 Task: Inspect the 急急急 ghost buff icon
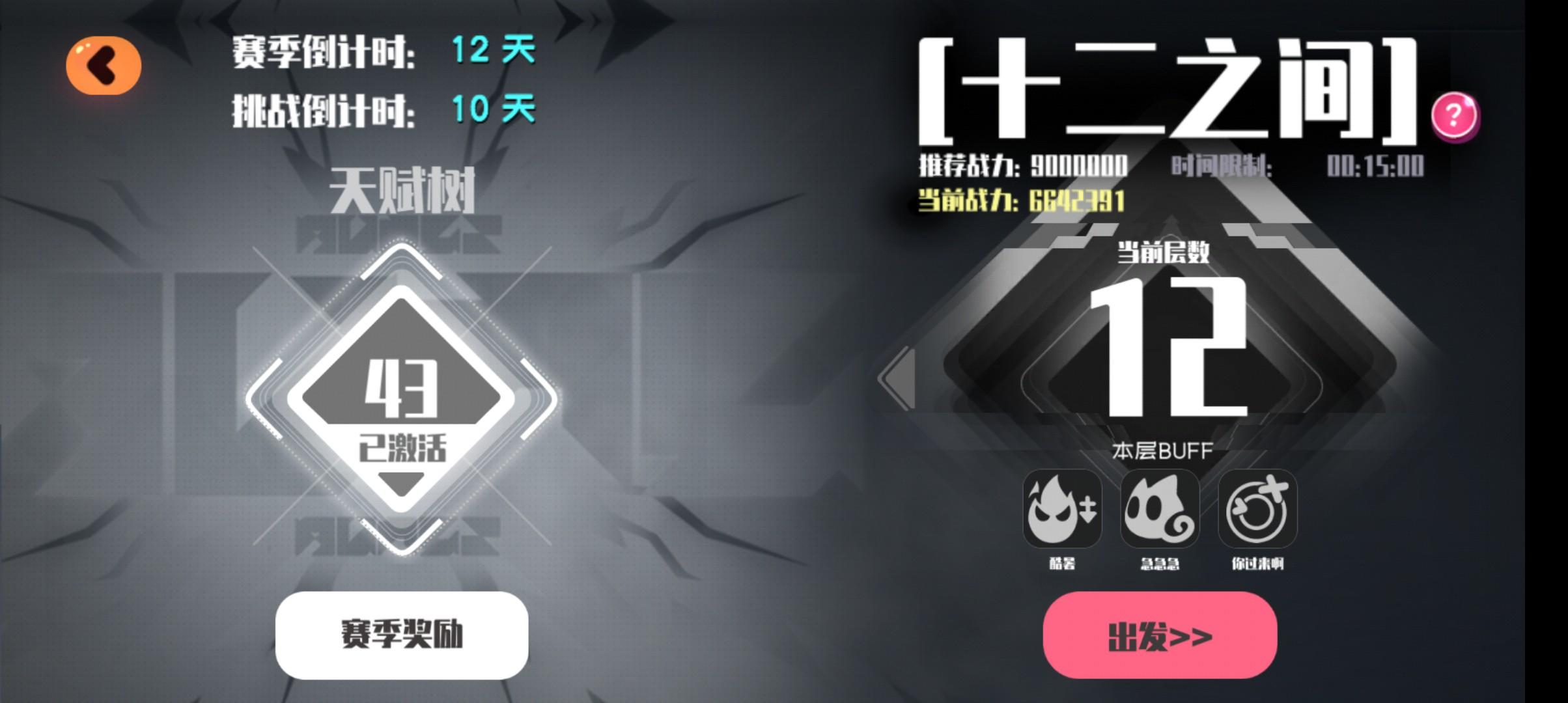click(x=1160, y=512)
